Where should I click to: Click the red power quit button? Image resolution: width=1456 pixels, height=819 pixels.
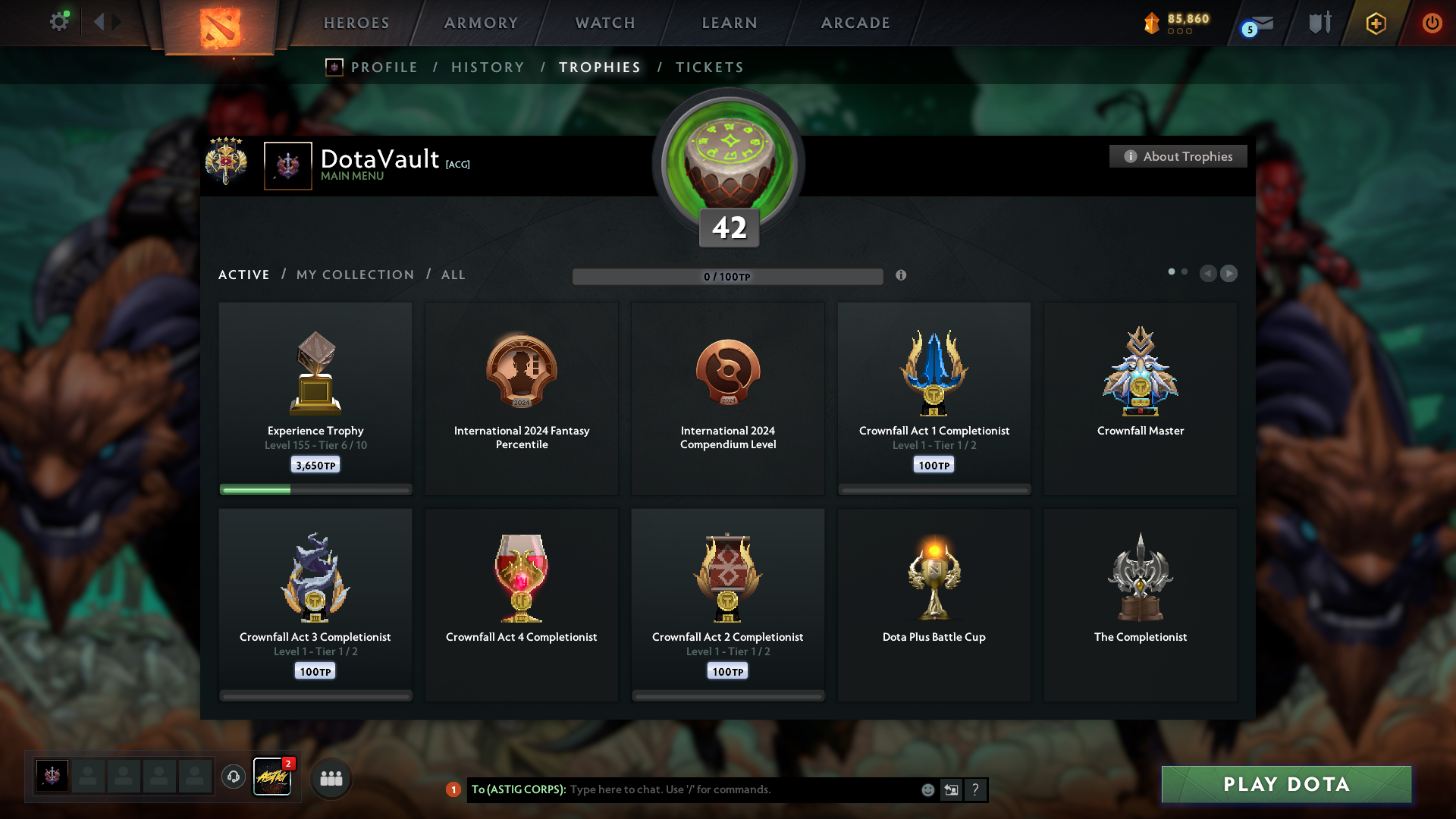pyautogui.click(x=1432, y=23)
